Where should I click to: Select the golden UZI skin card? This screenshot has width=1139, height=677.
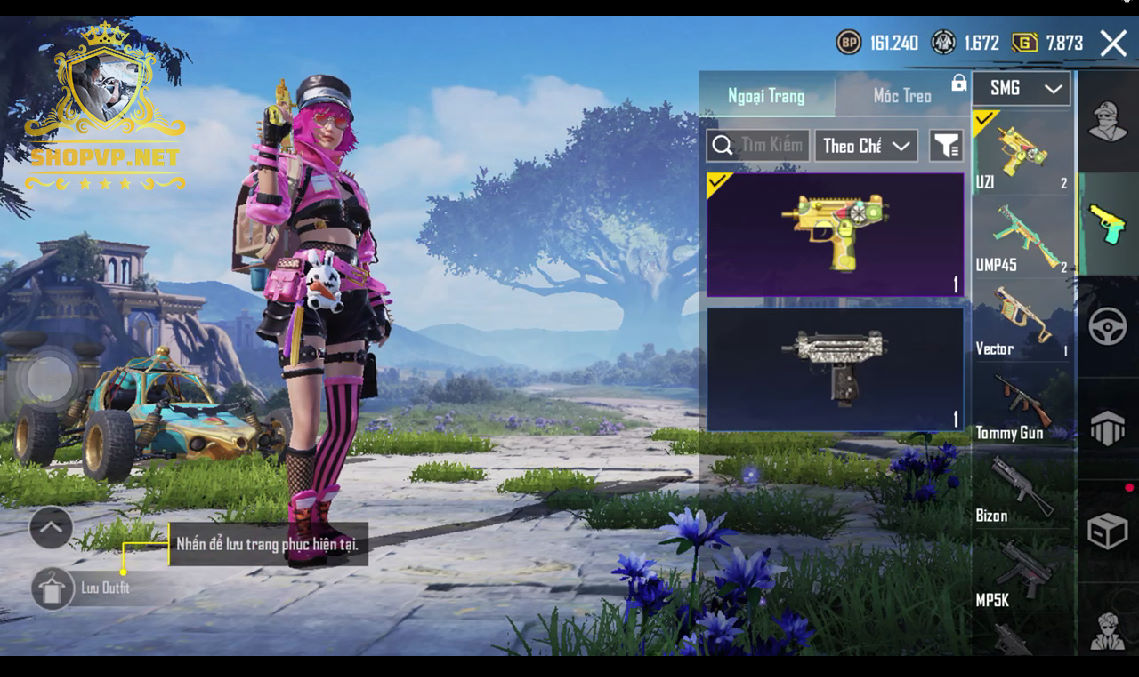835,234
